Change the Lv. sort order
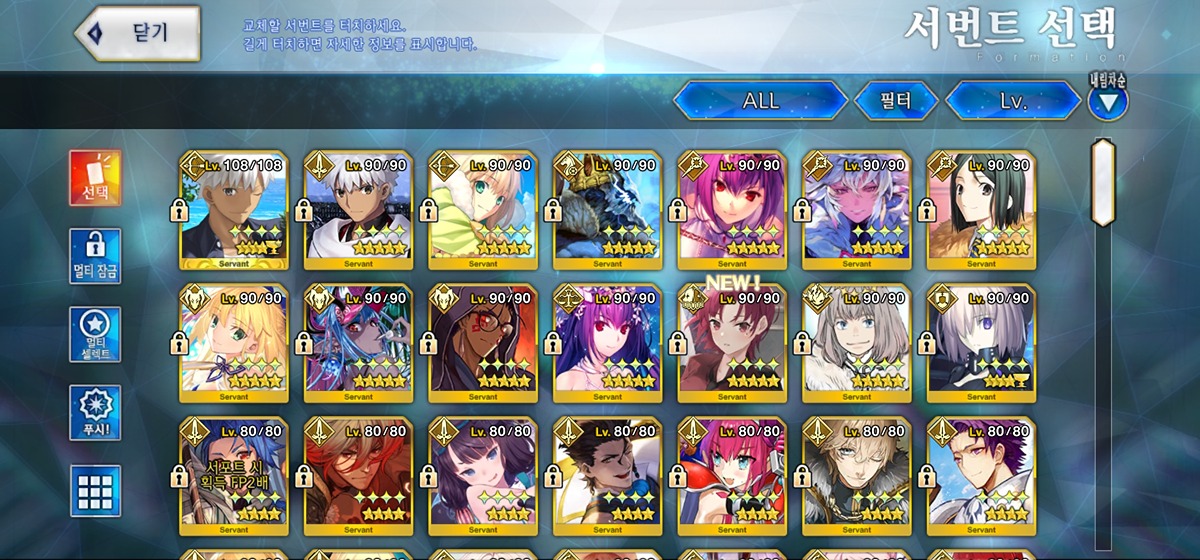This screenshot has width=1200, height=560. (1012, 101)
